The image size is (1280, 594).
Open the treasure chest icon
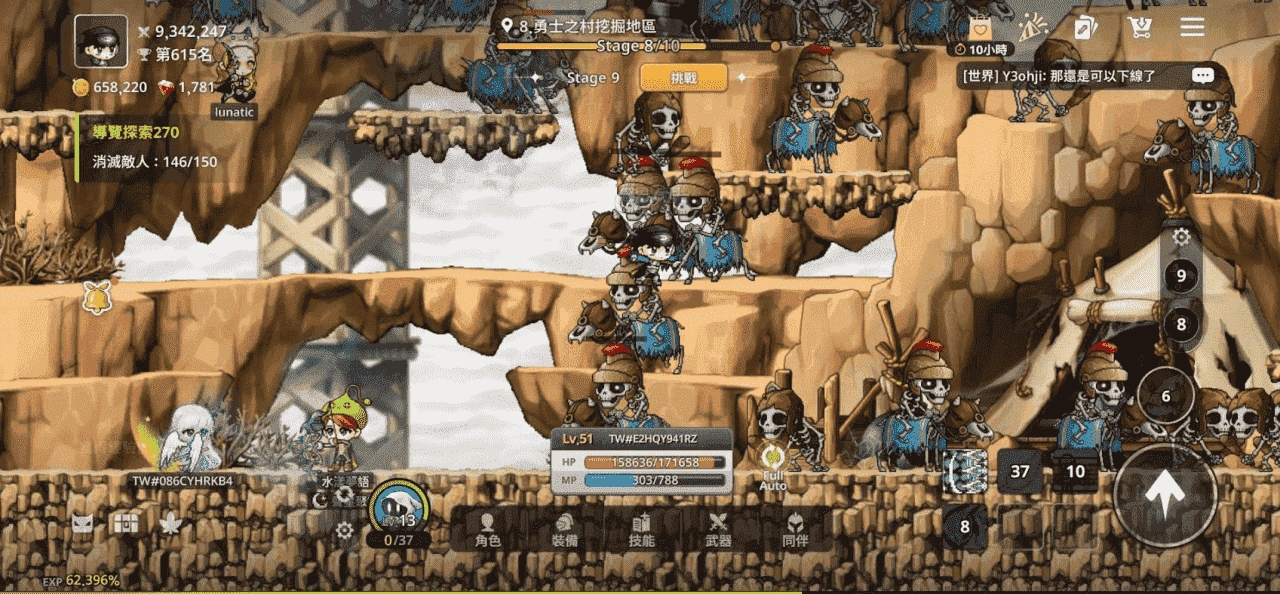[x=126, y=523]
